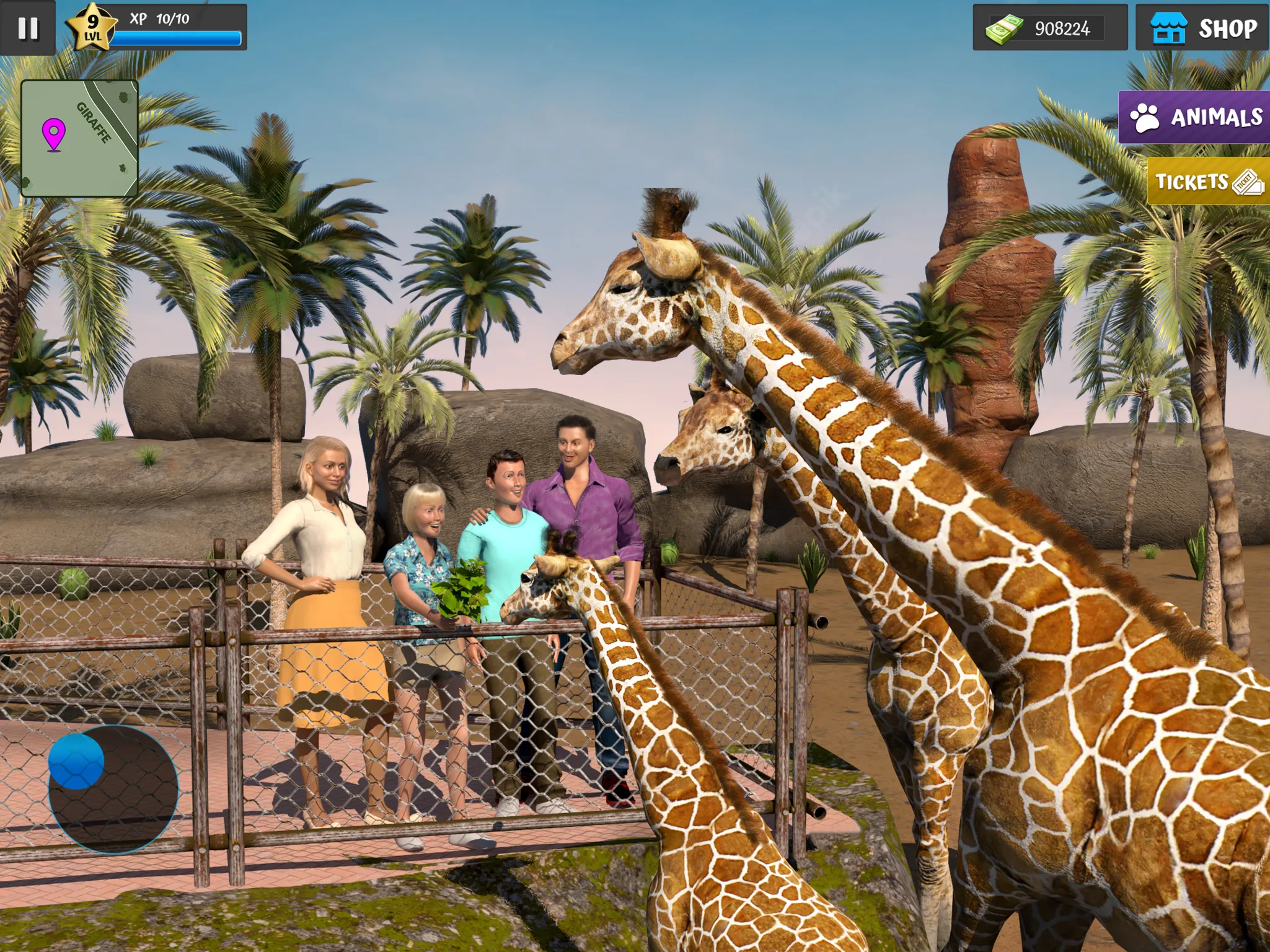Tap the pause icon in top left
1270x952 pixels.
pos(27,27)
